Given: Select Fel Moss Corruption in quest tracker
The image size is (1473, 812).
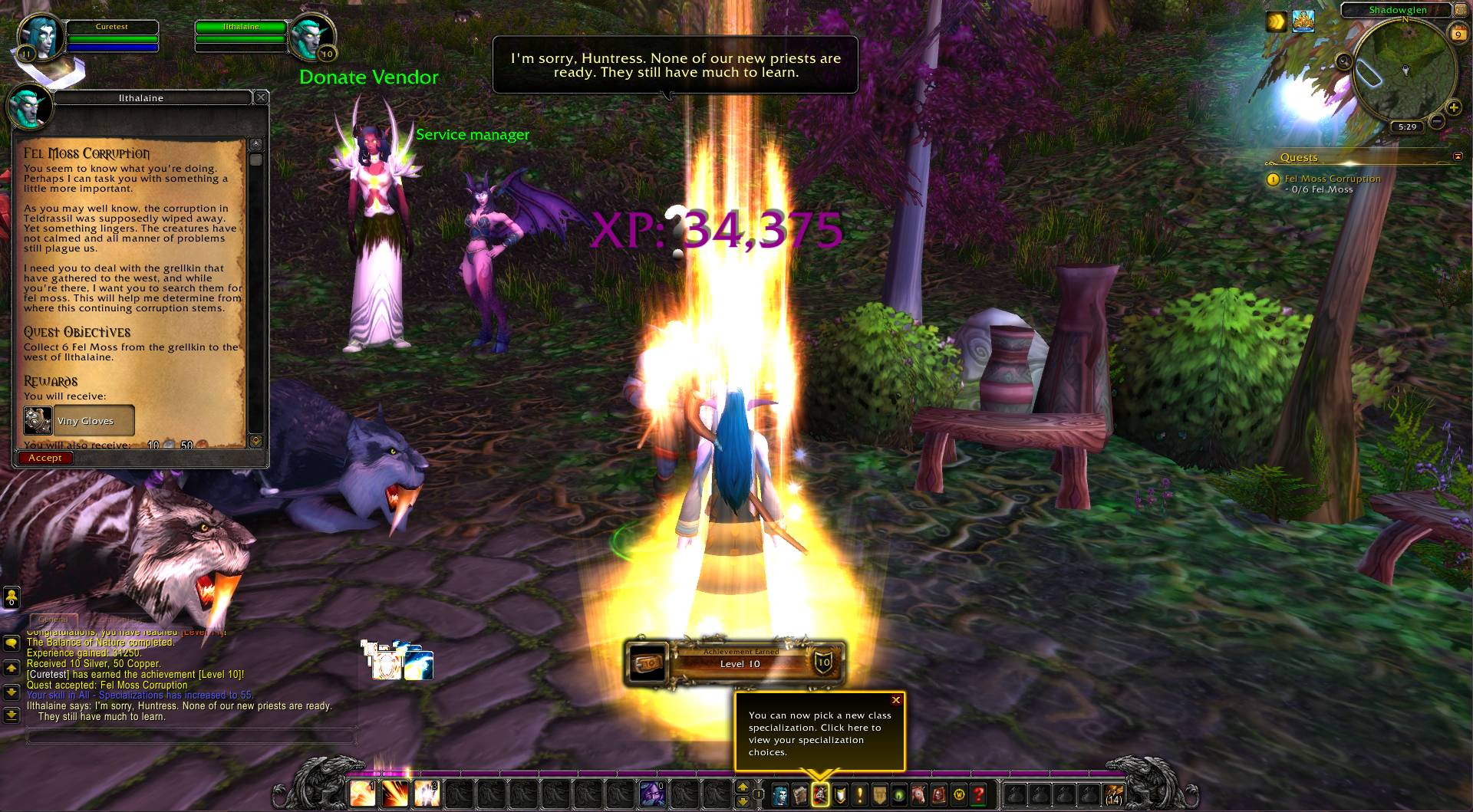Looking at the screenshot, I should click(x=1332, y=179).
